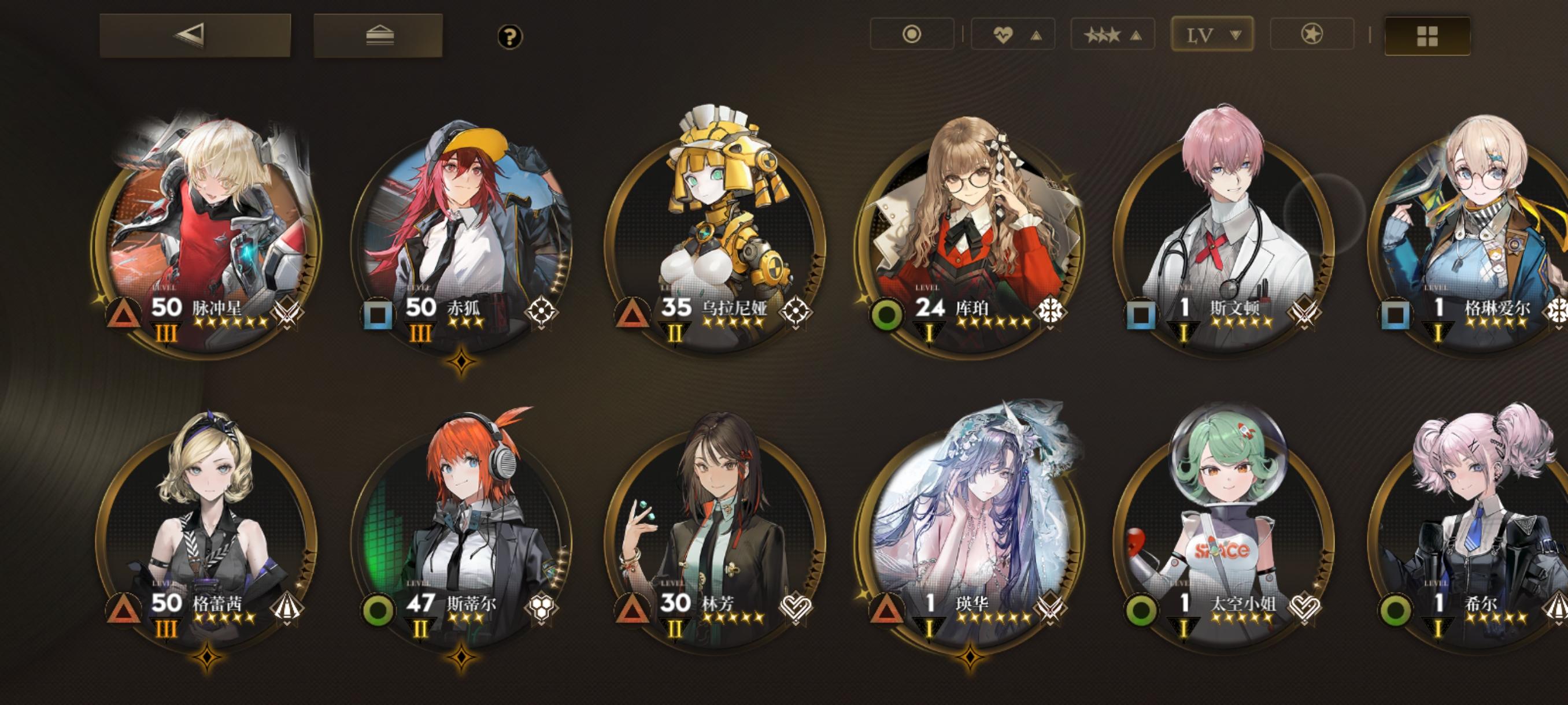Select the target-circle filter icon in top bar

click(x=912, y=35)
